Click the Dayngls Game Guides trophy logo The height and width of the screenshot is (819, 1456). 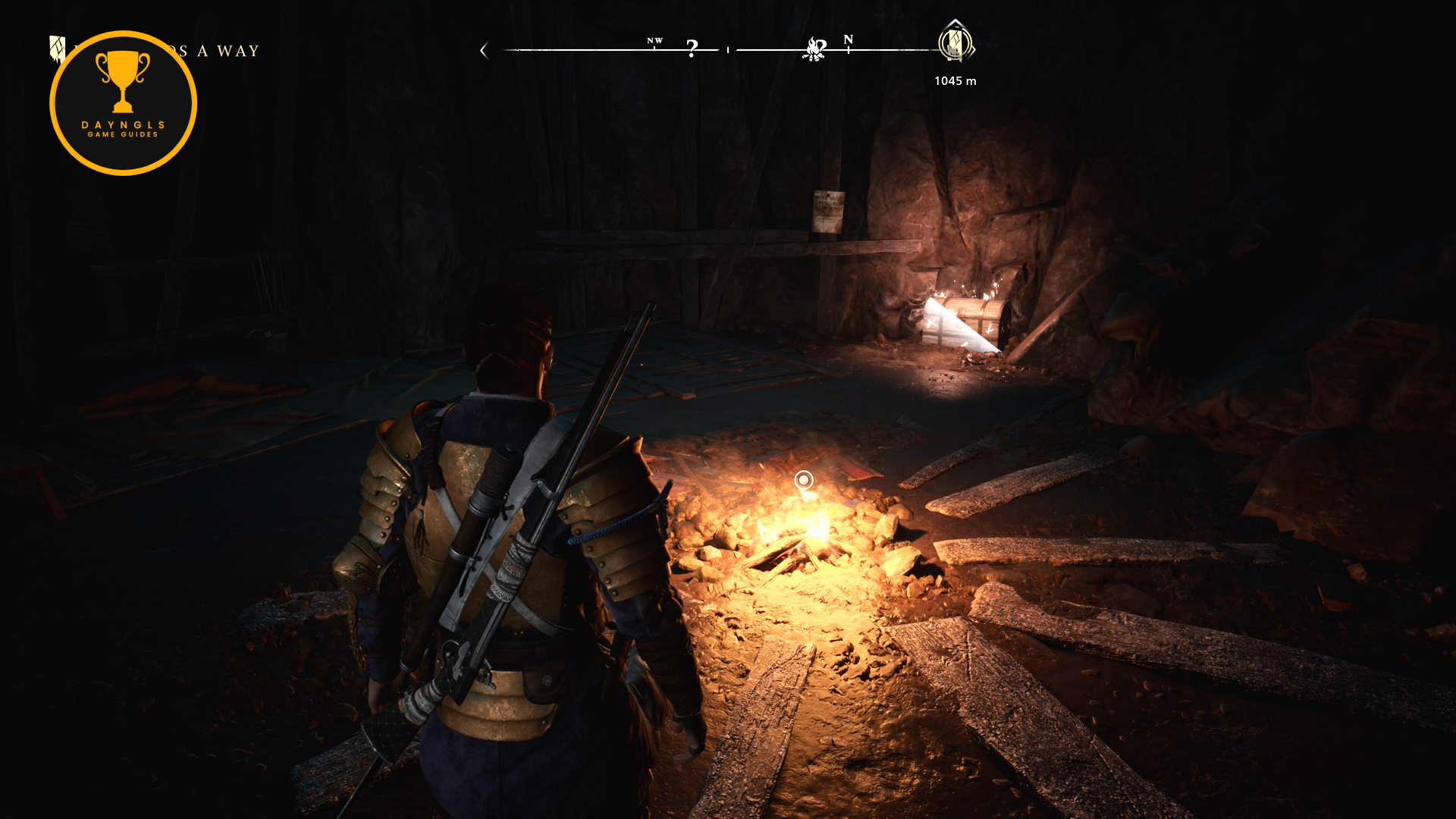click(x=123, y=103)
